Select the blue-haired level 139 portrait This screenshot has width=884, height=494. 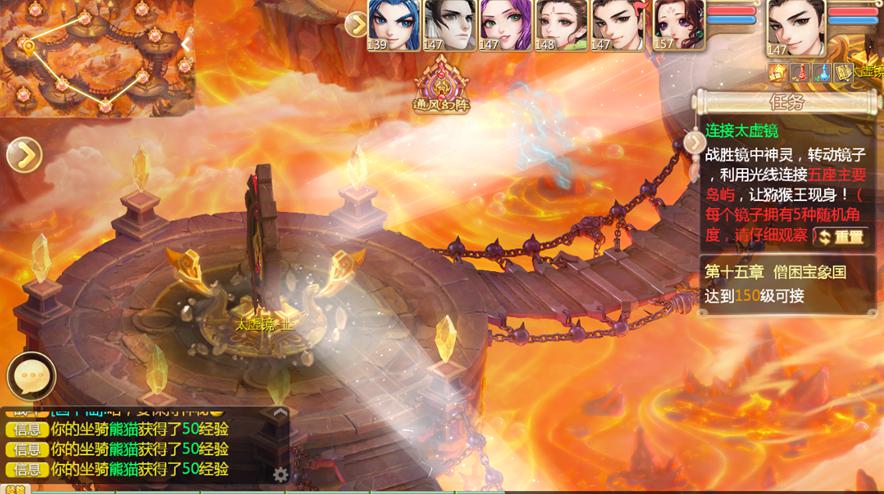tap(393, 23)
